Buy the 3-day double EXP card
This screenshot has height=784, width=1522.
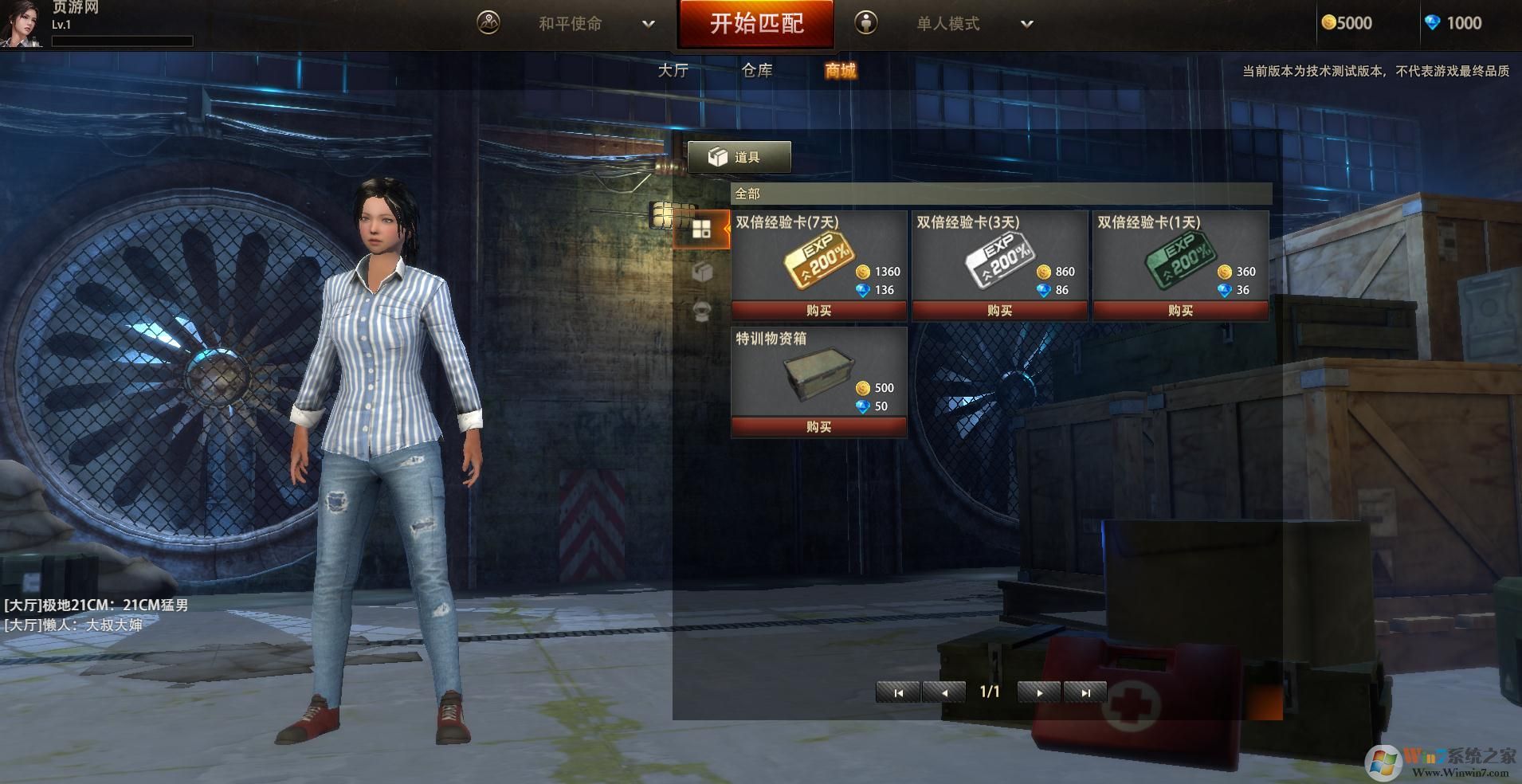point(999,311)
